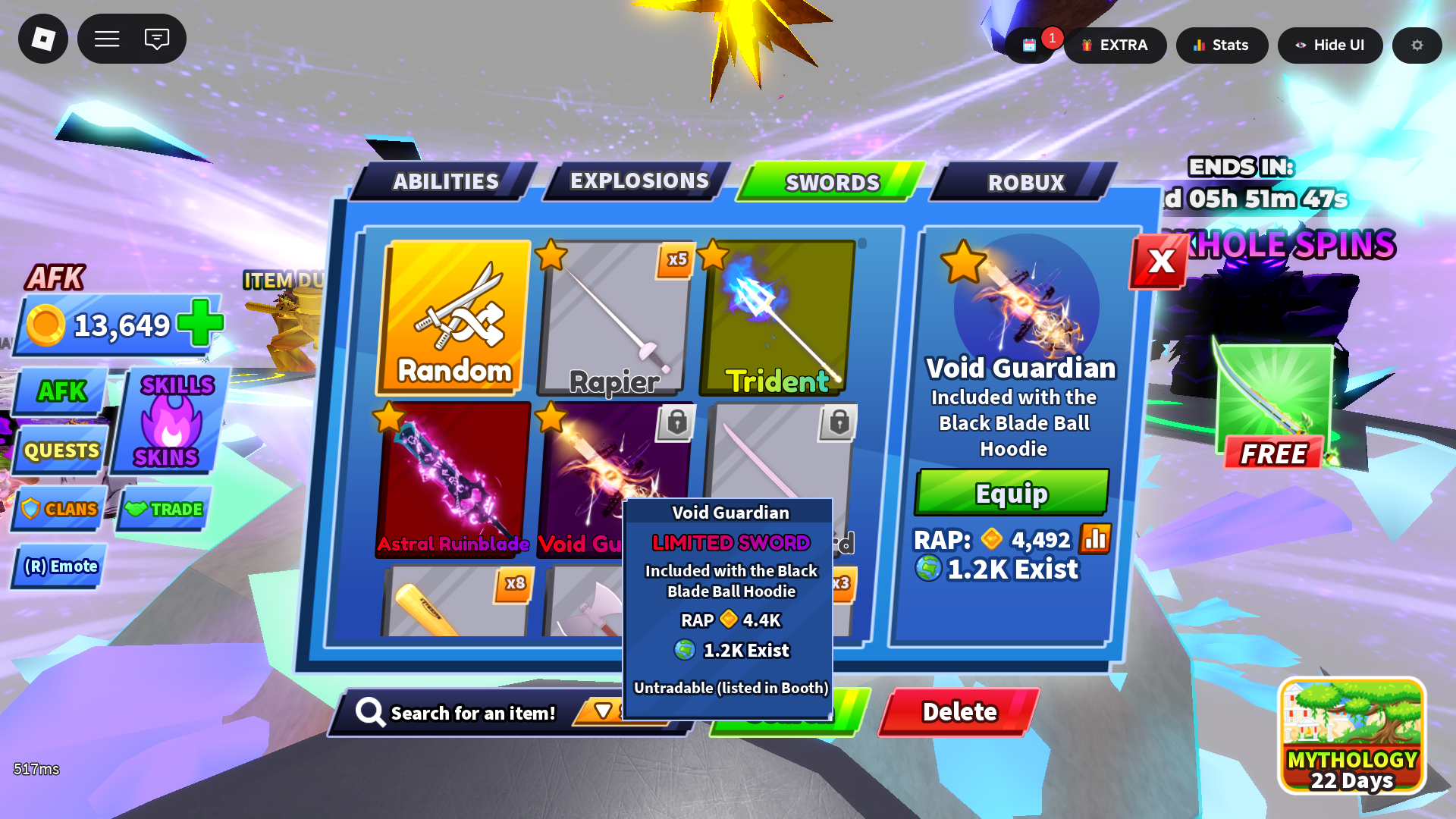Open the sort dropdown beside search
The image size is (1456, 819).
[603, 713]
